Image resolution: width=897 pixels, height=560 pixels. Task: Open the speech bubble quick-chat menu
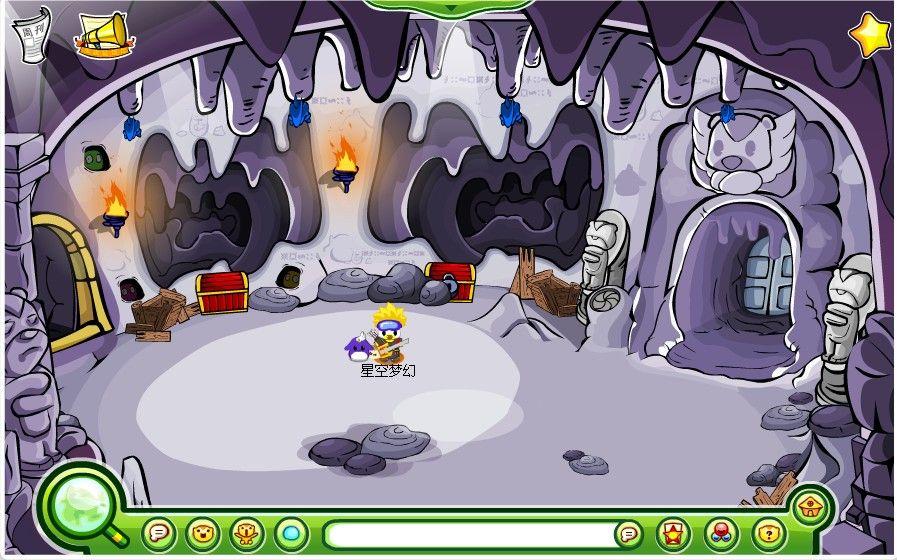coord(158,533)
